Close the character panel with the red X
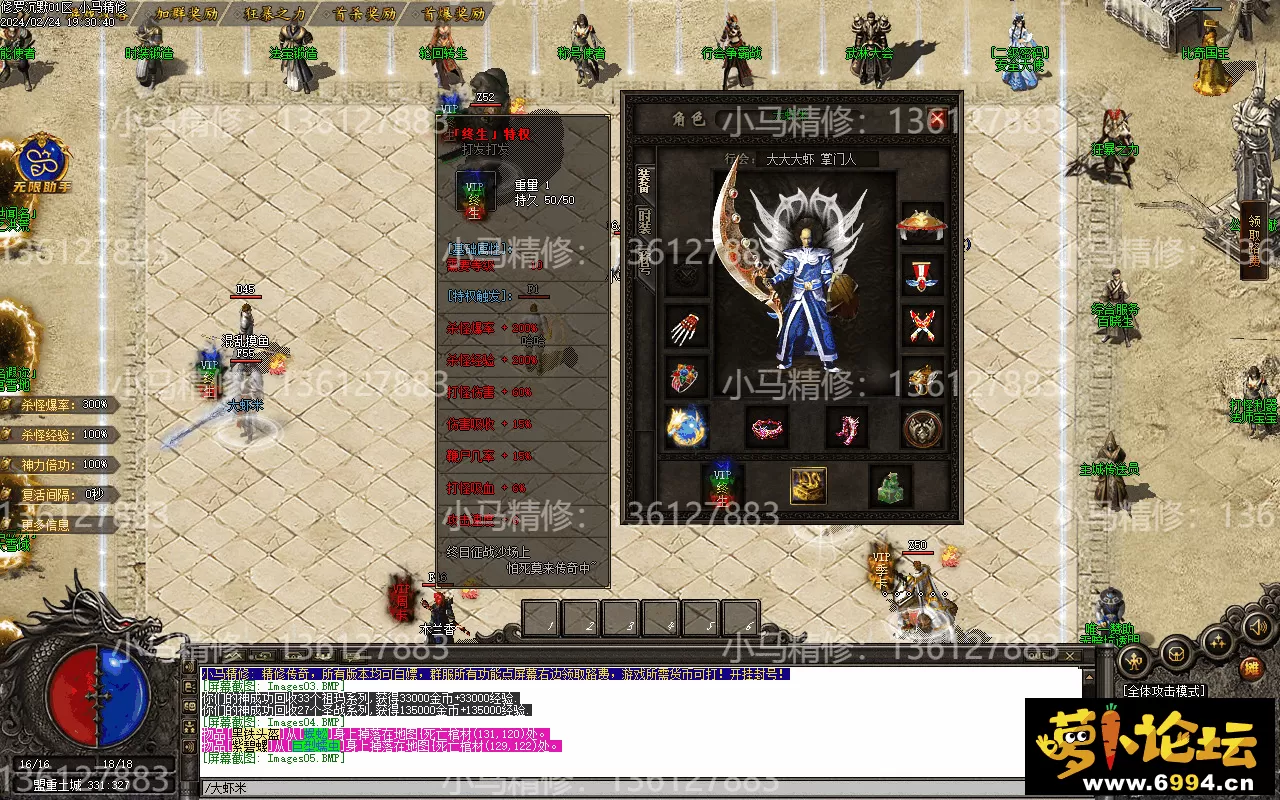1280x800 pixels. click(937, 119)
